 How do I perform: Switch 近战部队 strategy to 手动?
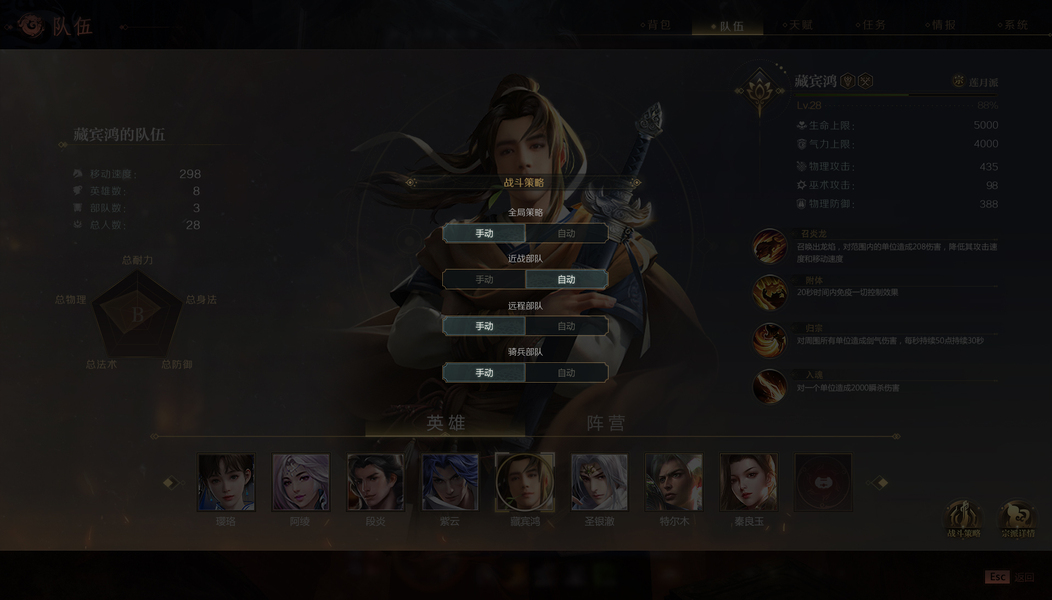(x=484, y=280)
